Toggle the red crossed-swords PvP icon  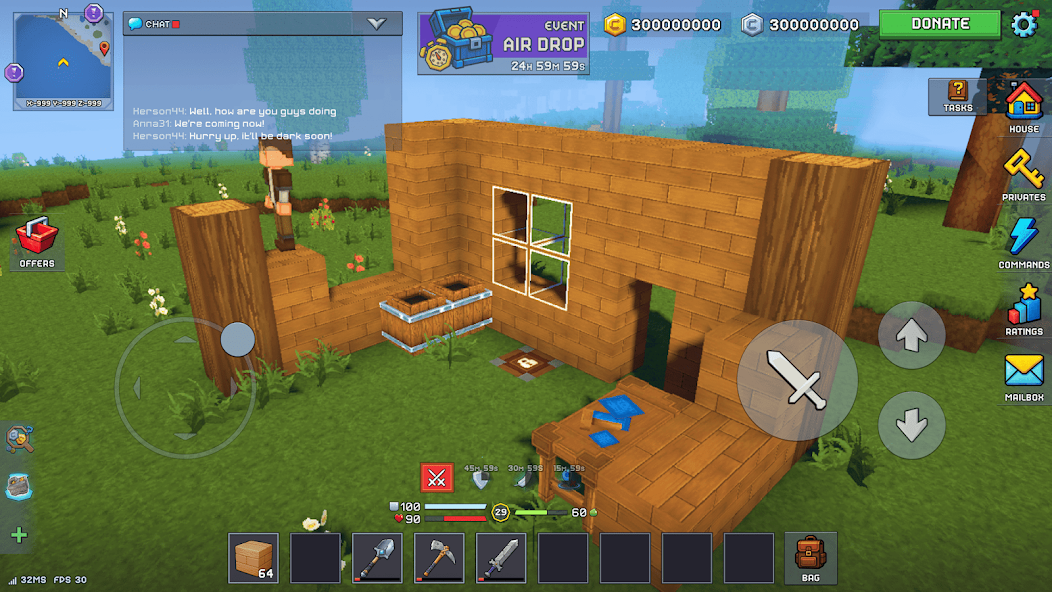(436, 478)
